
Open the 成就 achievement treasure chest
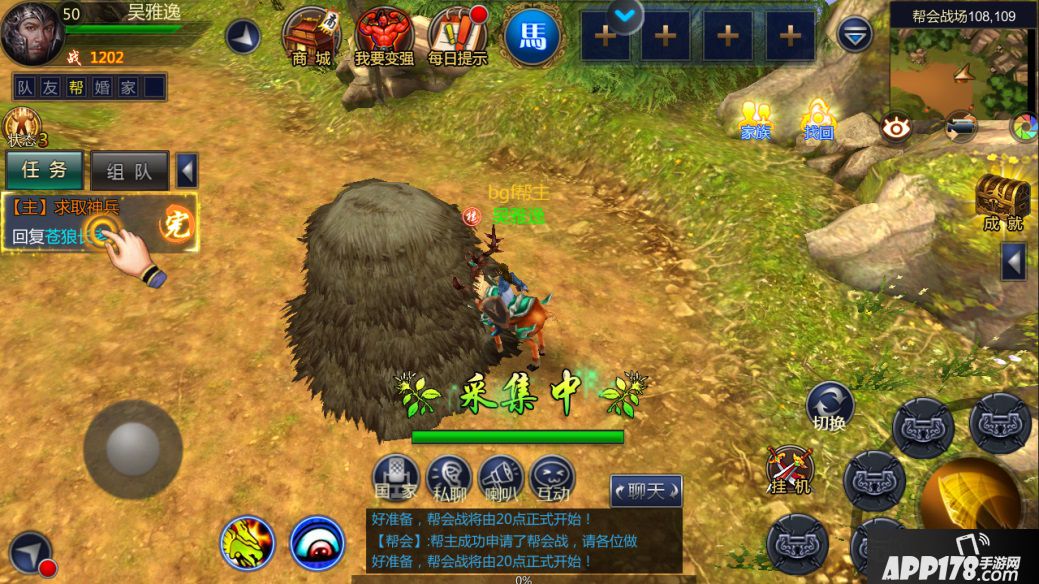point(1002,200)
